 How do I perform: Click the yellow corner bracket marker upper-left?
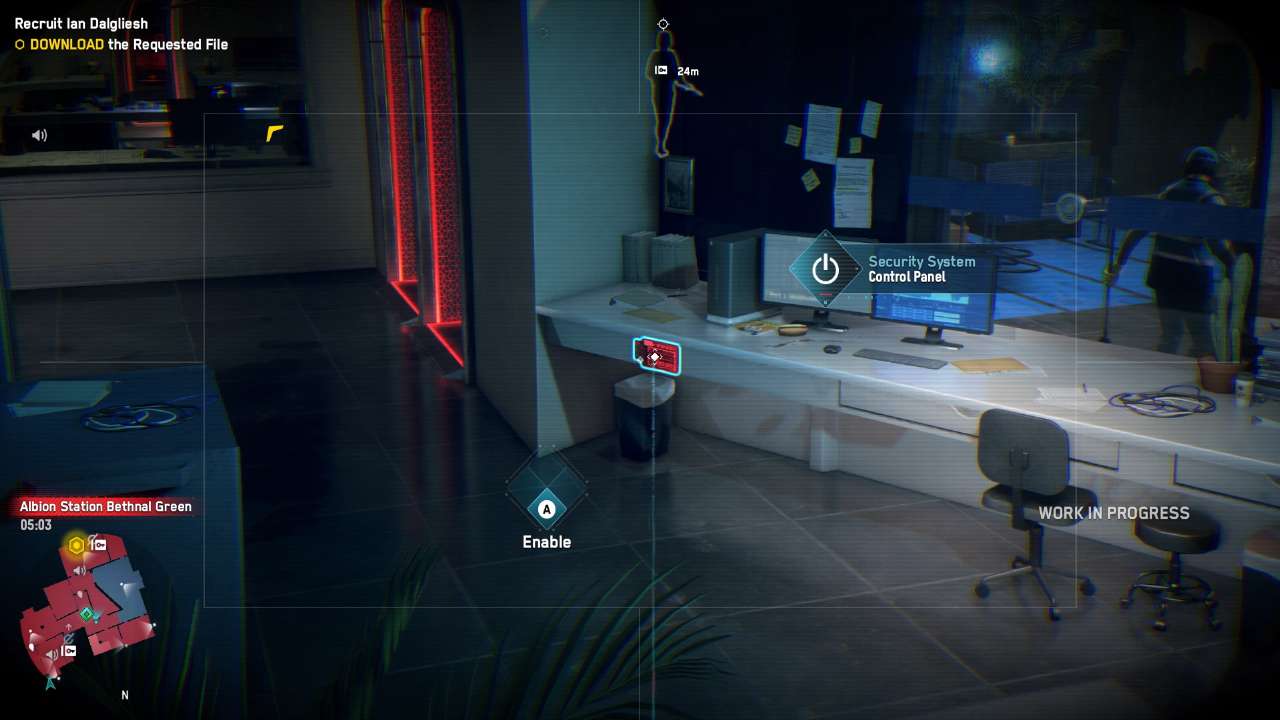tap(272, 131)
